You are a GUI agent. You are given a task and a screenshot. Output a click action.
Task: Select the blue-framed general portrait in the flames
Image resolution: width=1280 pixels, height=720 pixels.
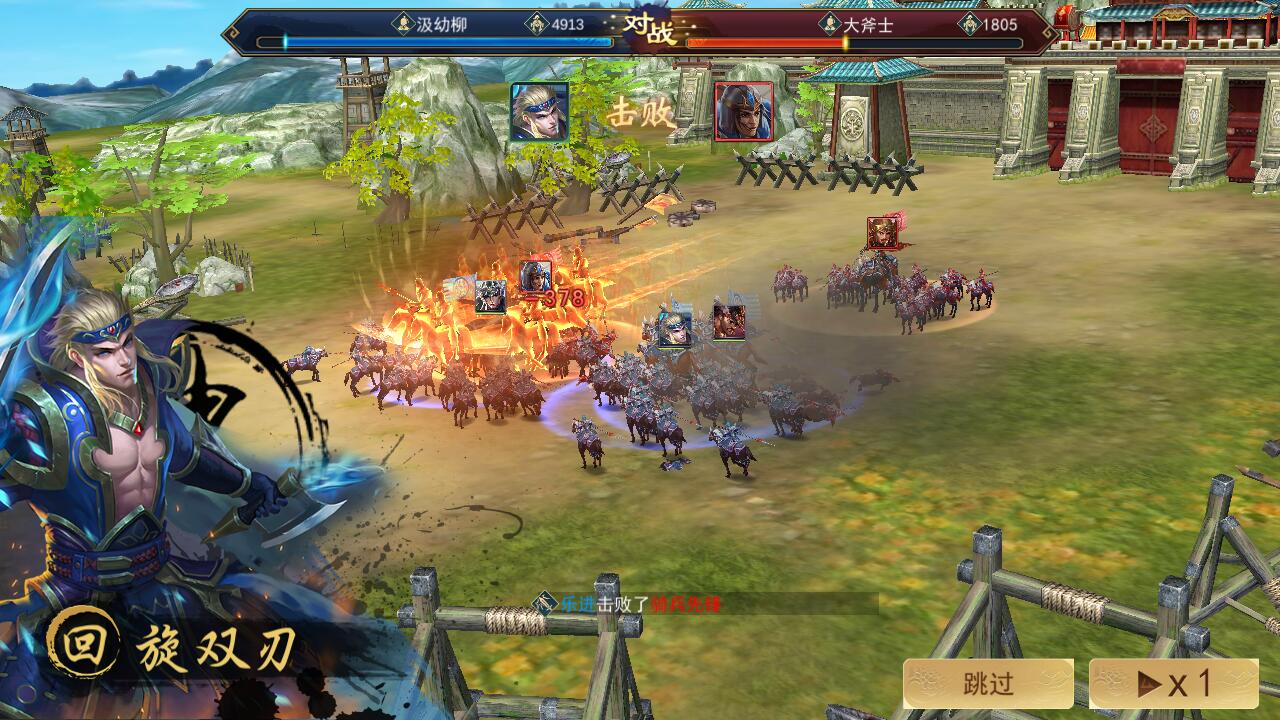(x=674, y=328)
